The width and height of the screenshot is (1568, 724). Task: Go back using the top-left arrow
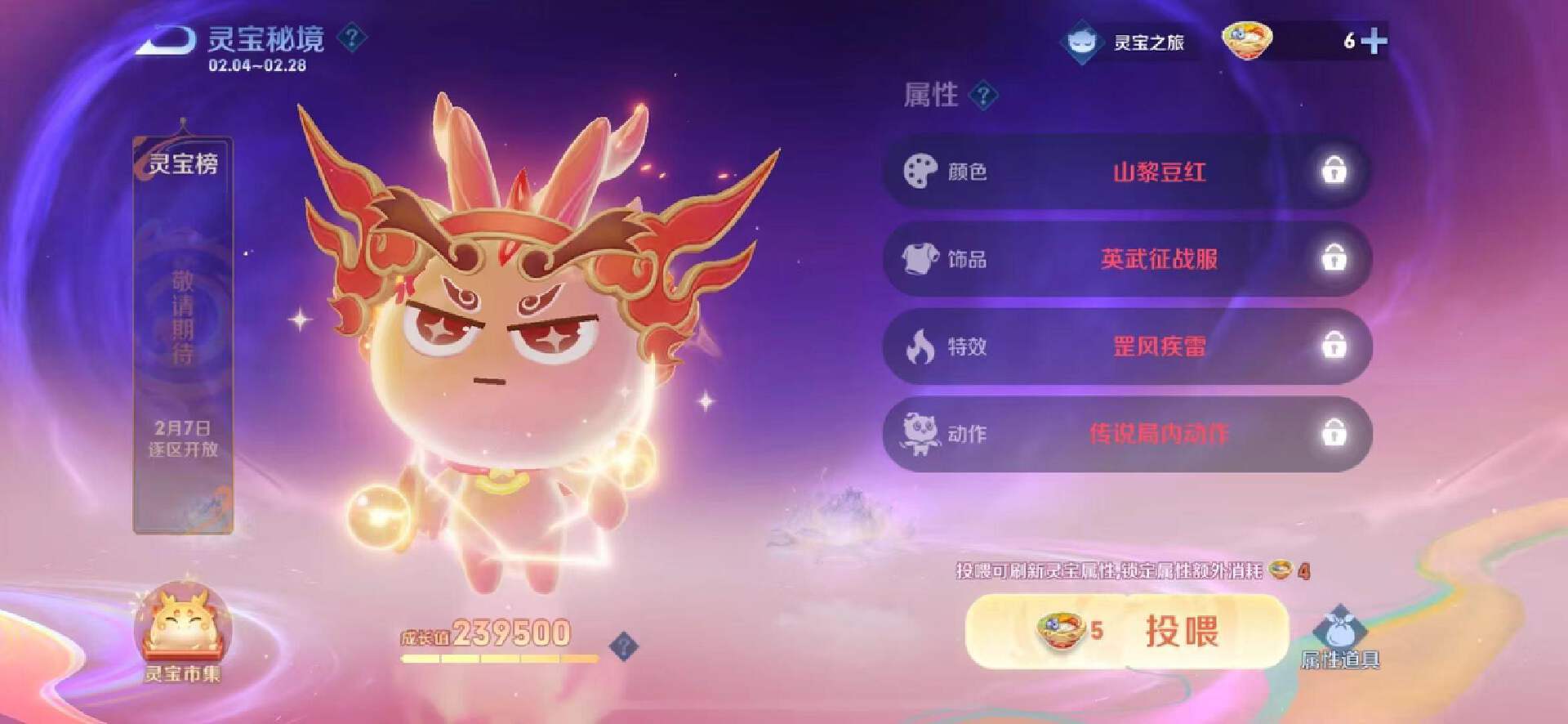tap(166, 39)
